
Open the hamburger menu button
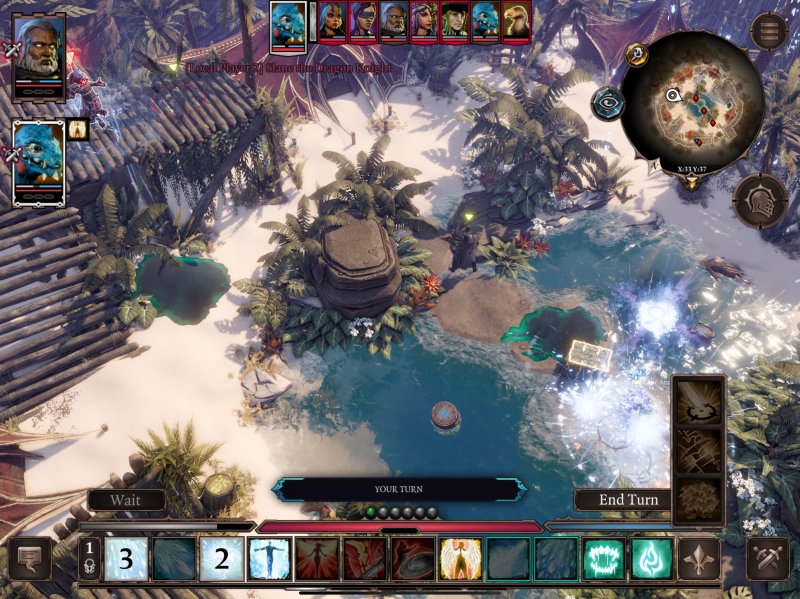(x=770, y=31)
